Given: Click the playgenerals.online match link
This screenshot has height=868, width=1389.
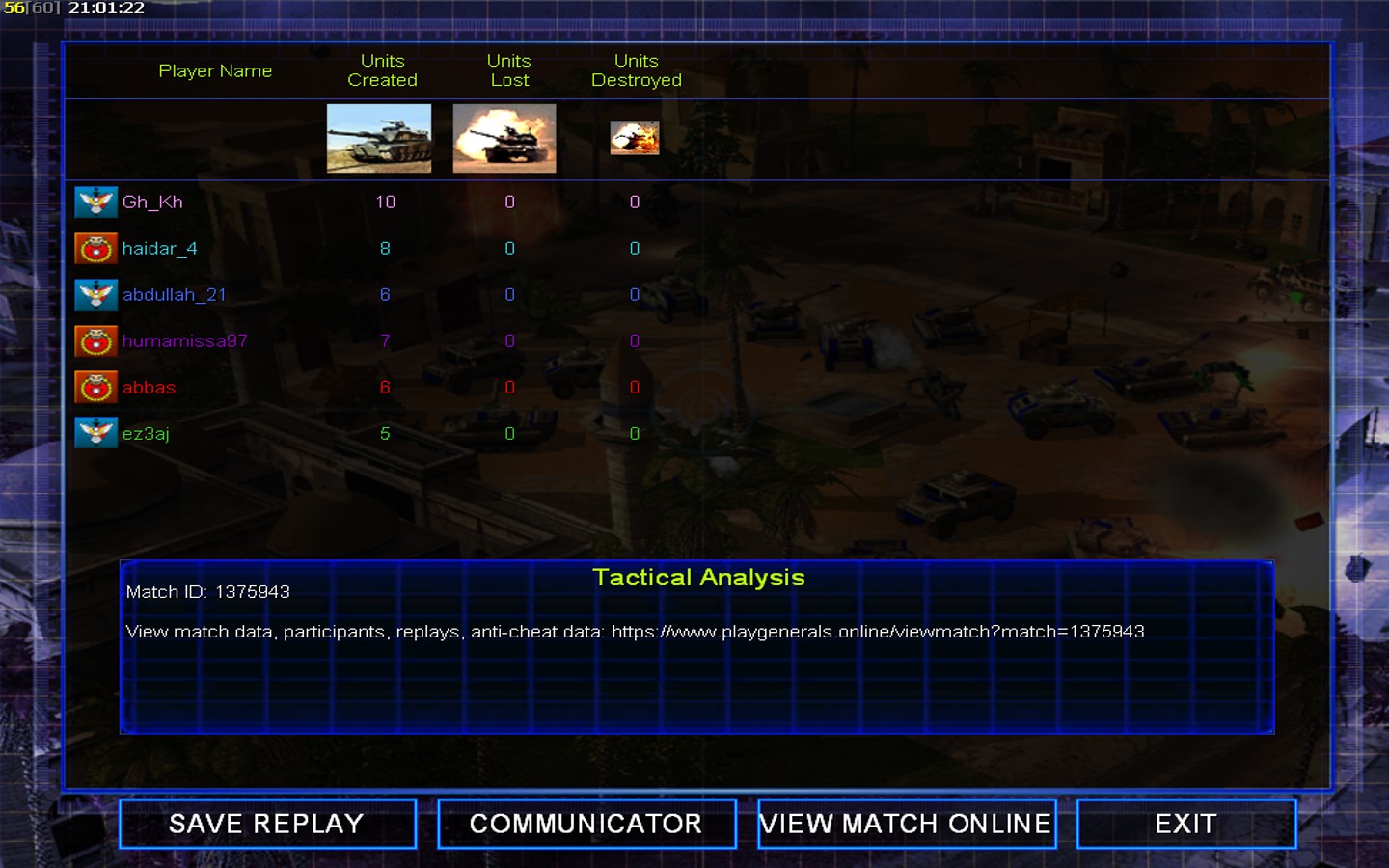Looking at the screenshot, I should (x=878, y=632).
